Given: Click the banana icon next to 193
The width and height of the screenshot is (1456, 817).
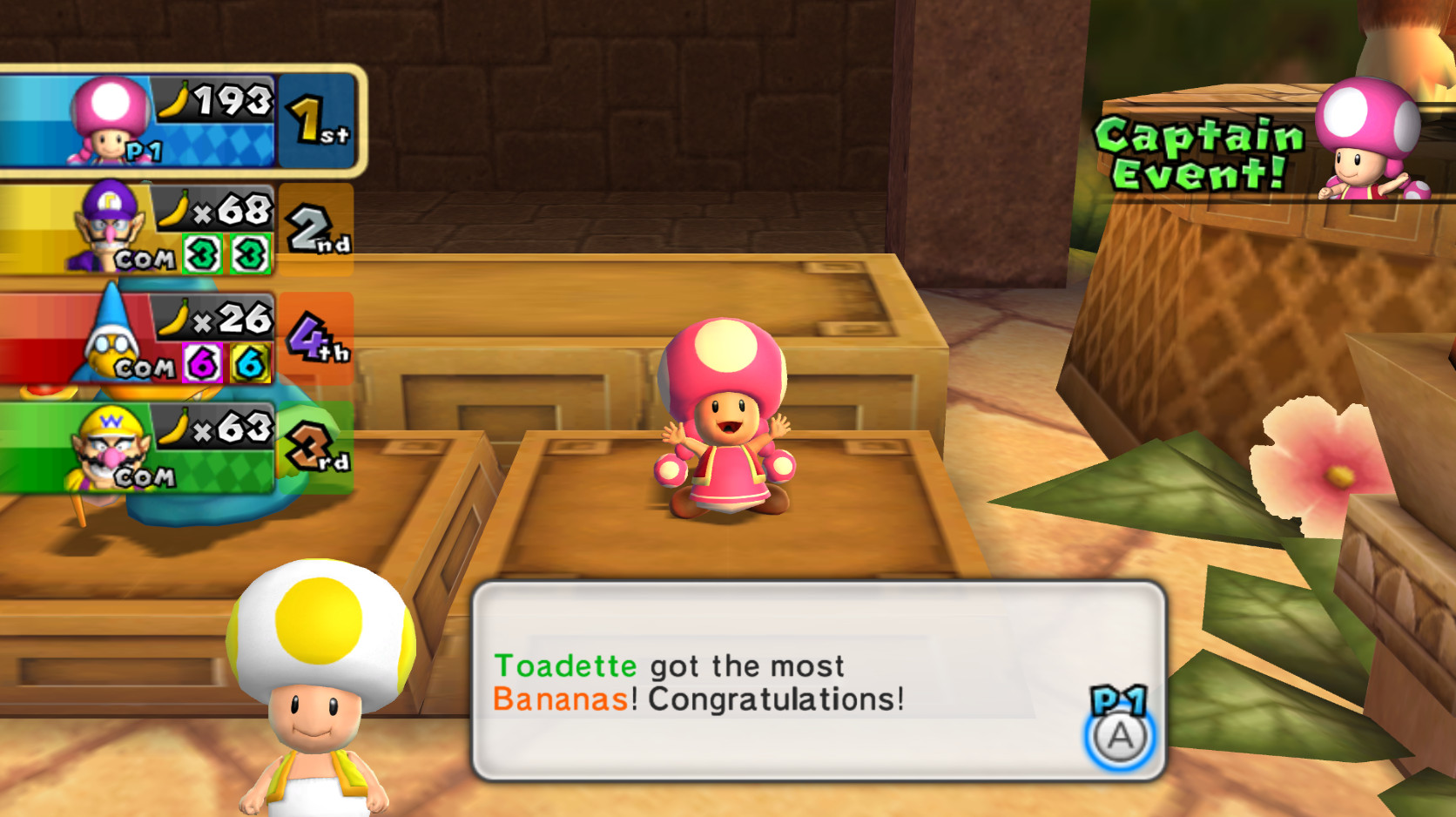Looking at the screenshot, I should pos(172,98).
